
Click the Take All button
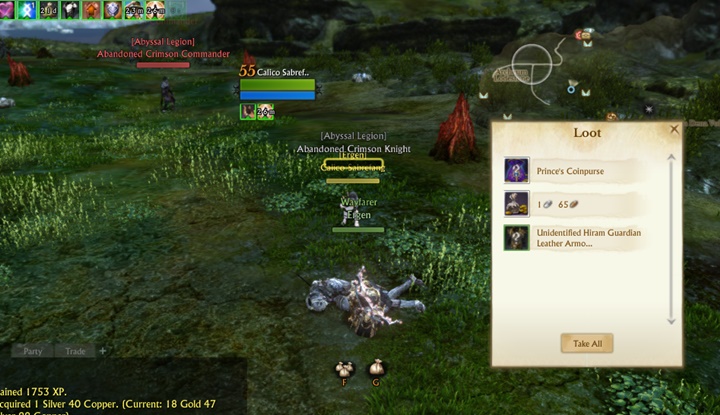coord(587,343)
